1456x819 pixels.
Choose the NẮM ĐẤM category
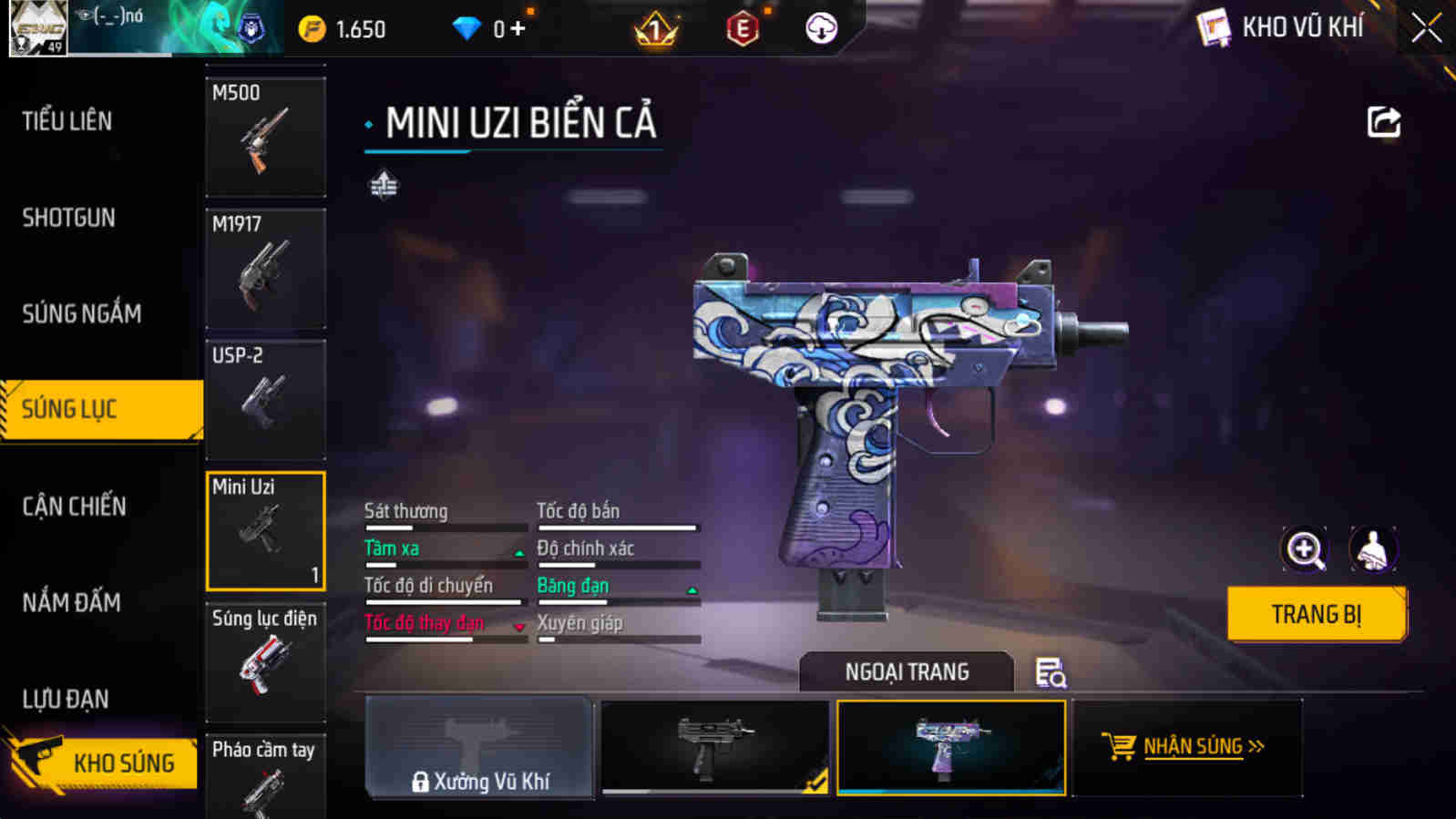[72, 602]
